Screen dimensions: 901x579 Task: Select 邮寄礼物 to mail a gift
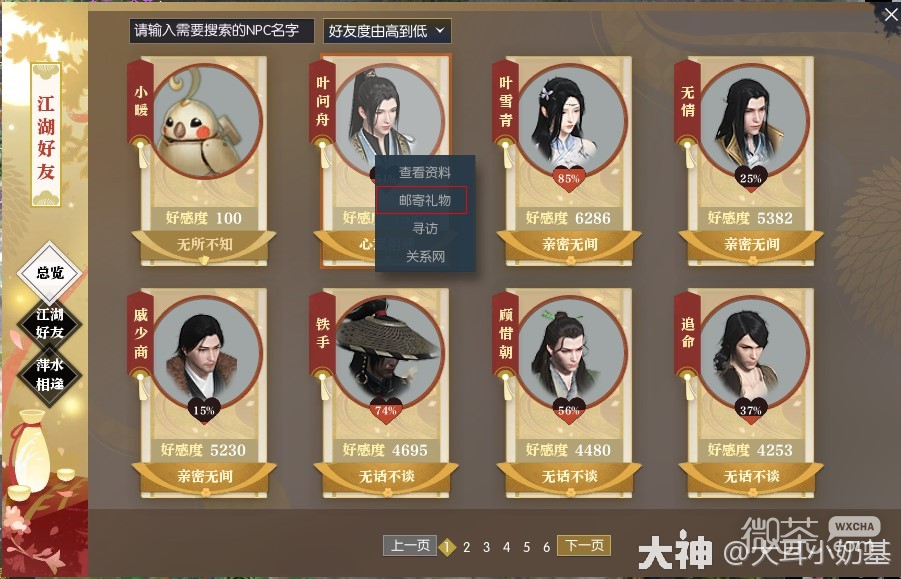(425, 201)
